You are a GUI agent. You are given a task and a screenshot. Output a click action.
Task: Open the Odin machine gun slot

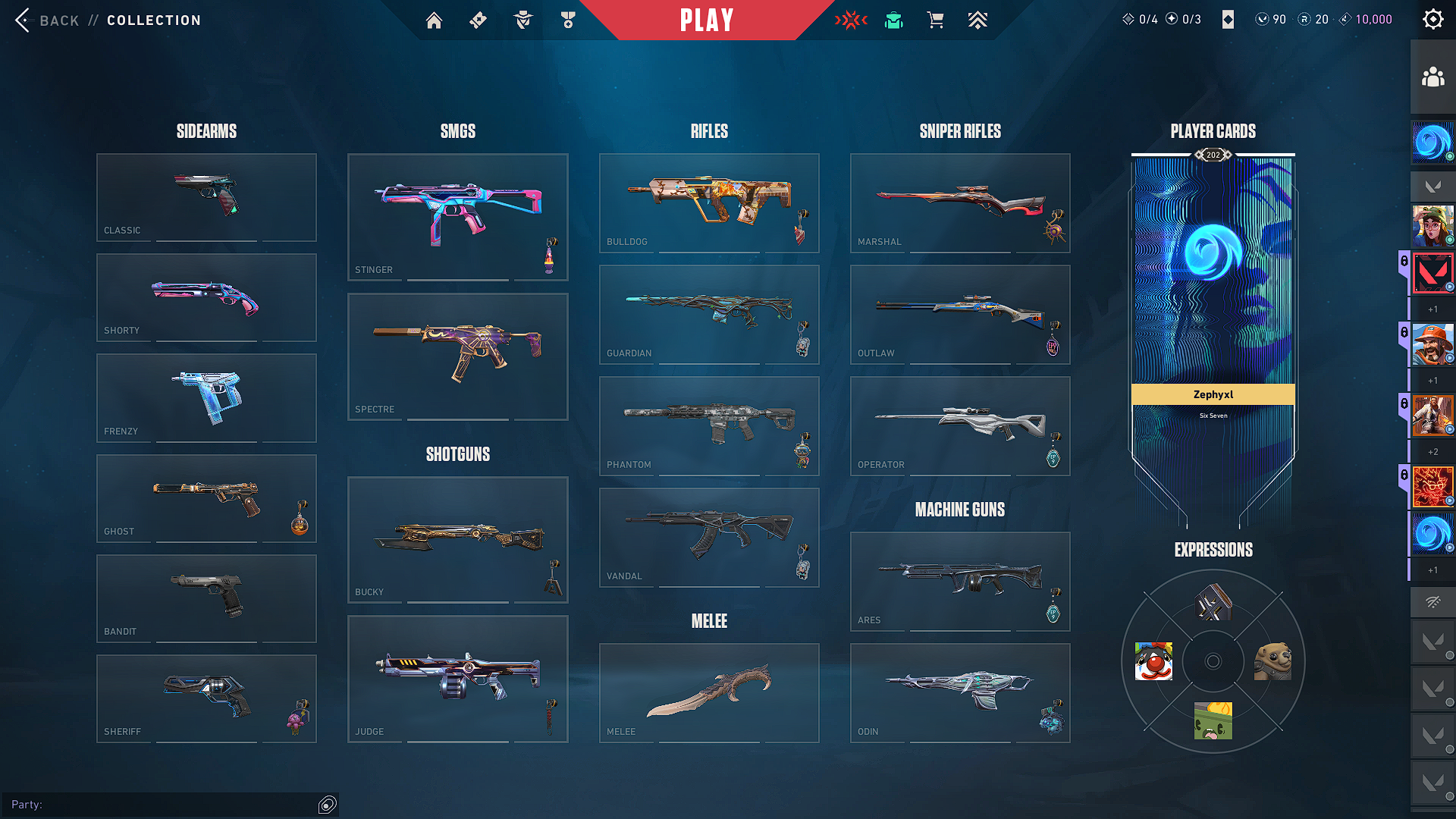960,692
